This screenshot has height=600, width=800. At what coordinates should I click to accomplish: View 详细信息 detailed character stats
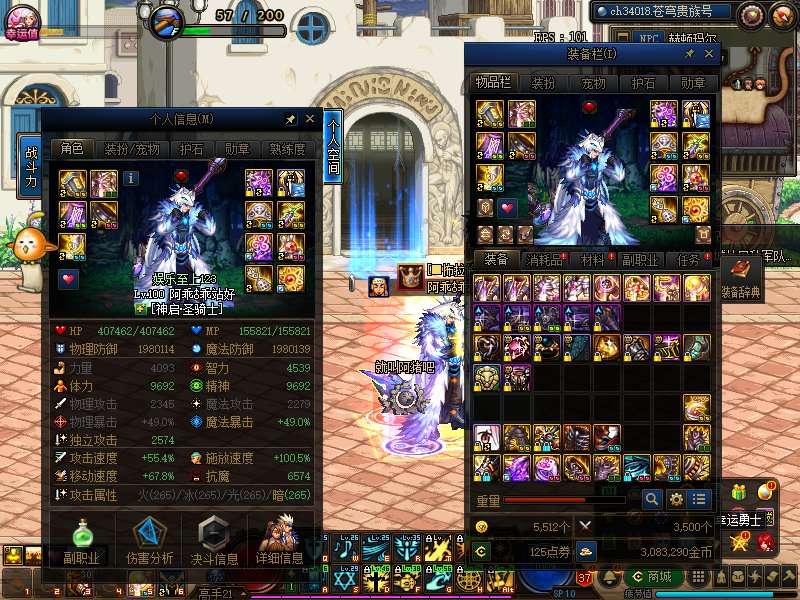279,540
